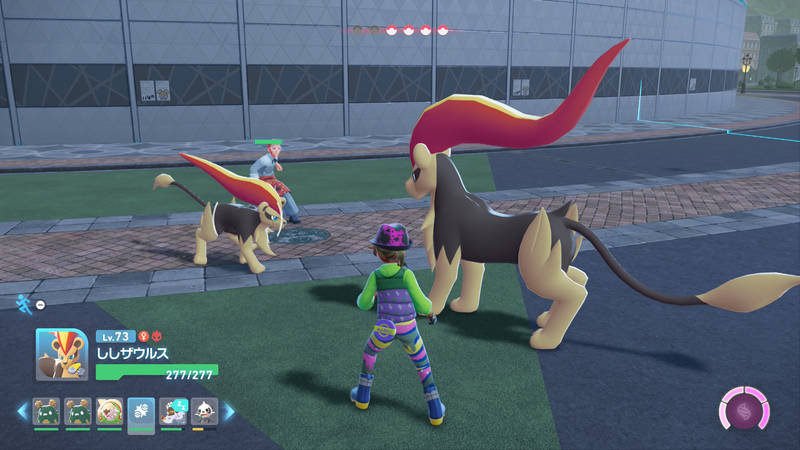
Task: Choose the sleeping Pokémon party slot
Action: click(x=173, y=411)
